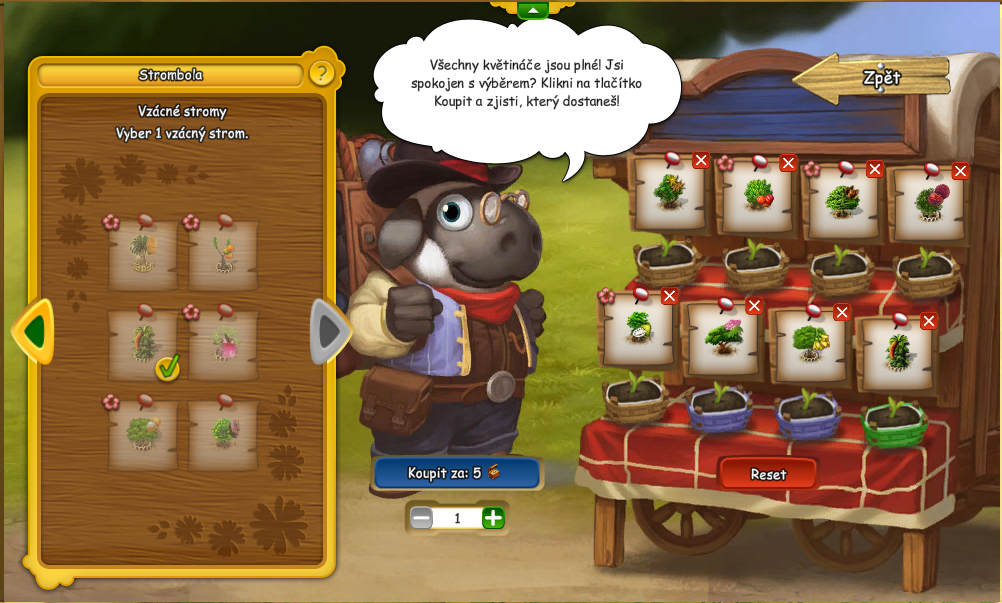Click the red Reset button
Screen dimensions: 1002x603
(x=768, y=474)
